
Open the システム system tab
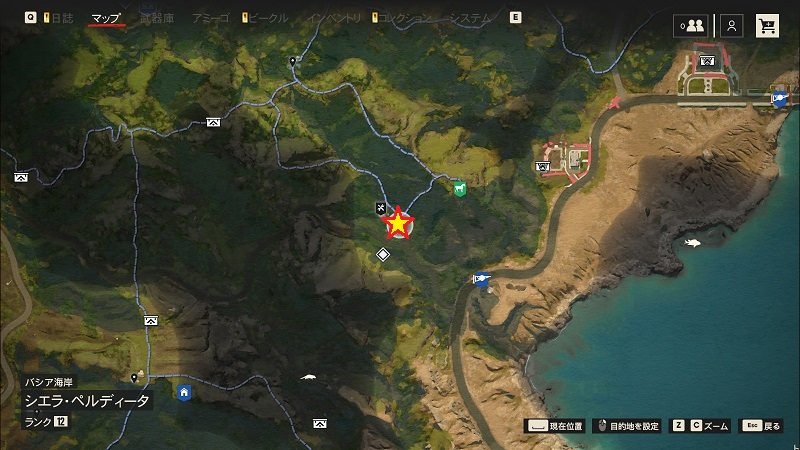click(470, 18)
